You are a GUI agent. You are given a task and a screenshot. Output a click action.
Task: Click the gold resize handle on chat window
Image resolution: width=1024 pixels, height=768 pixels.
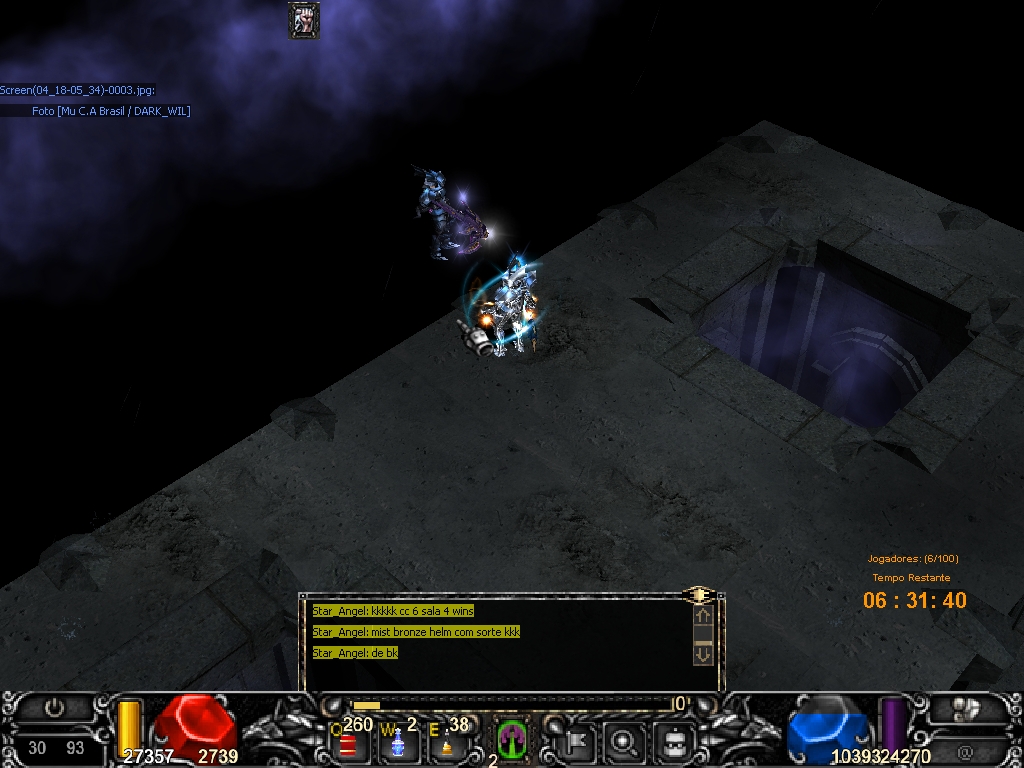pos(699,595)
